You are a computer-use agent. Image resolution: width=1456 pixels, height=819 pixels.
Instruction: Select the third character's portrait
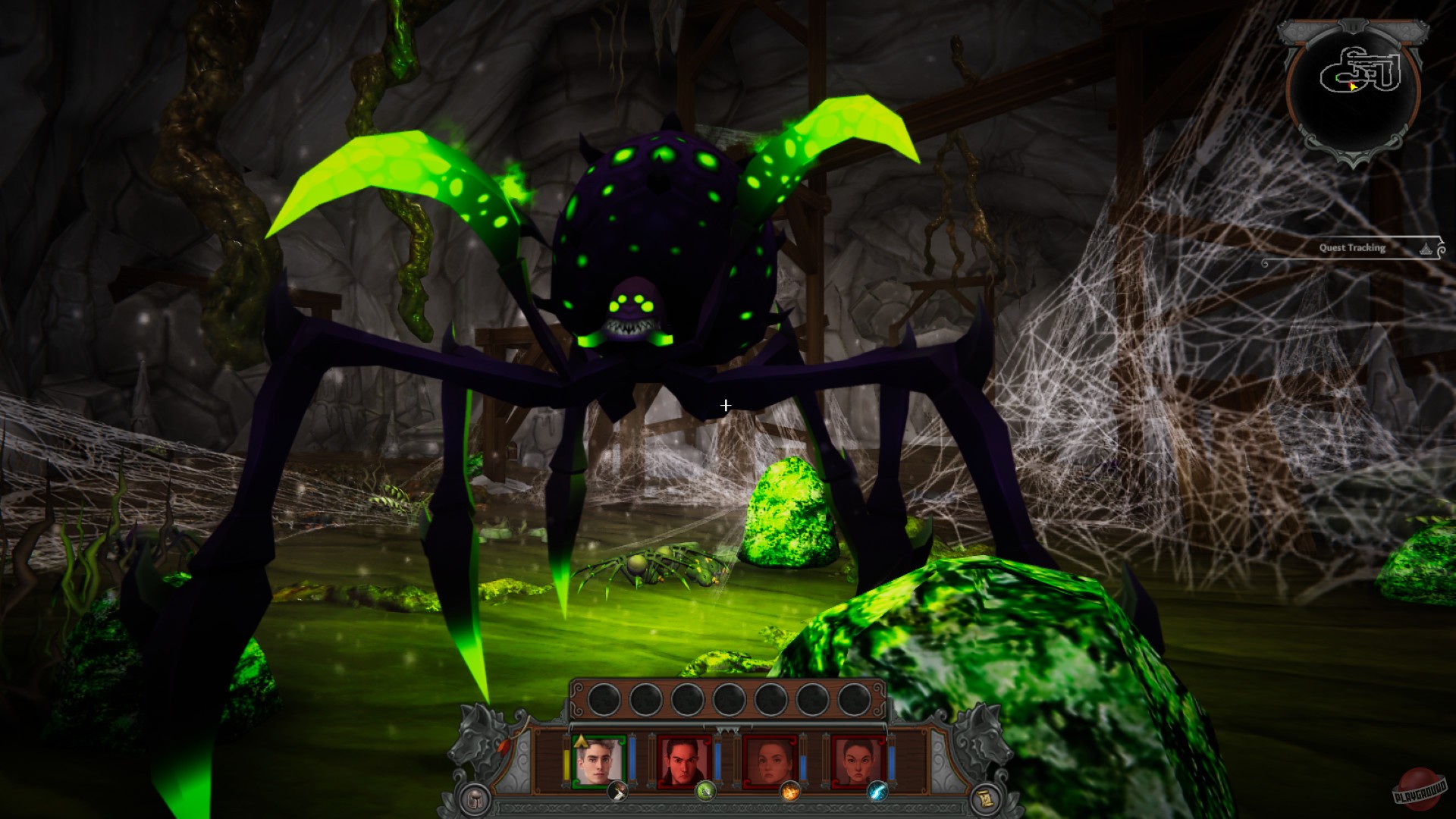[768, 760]
